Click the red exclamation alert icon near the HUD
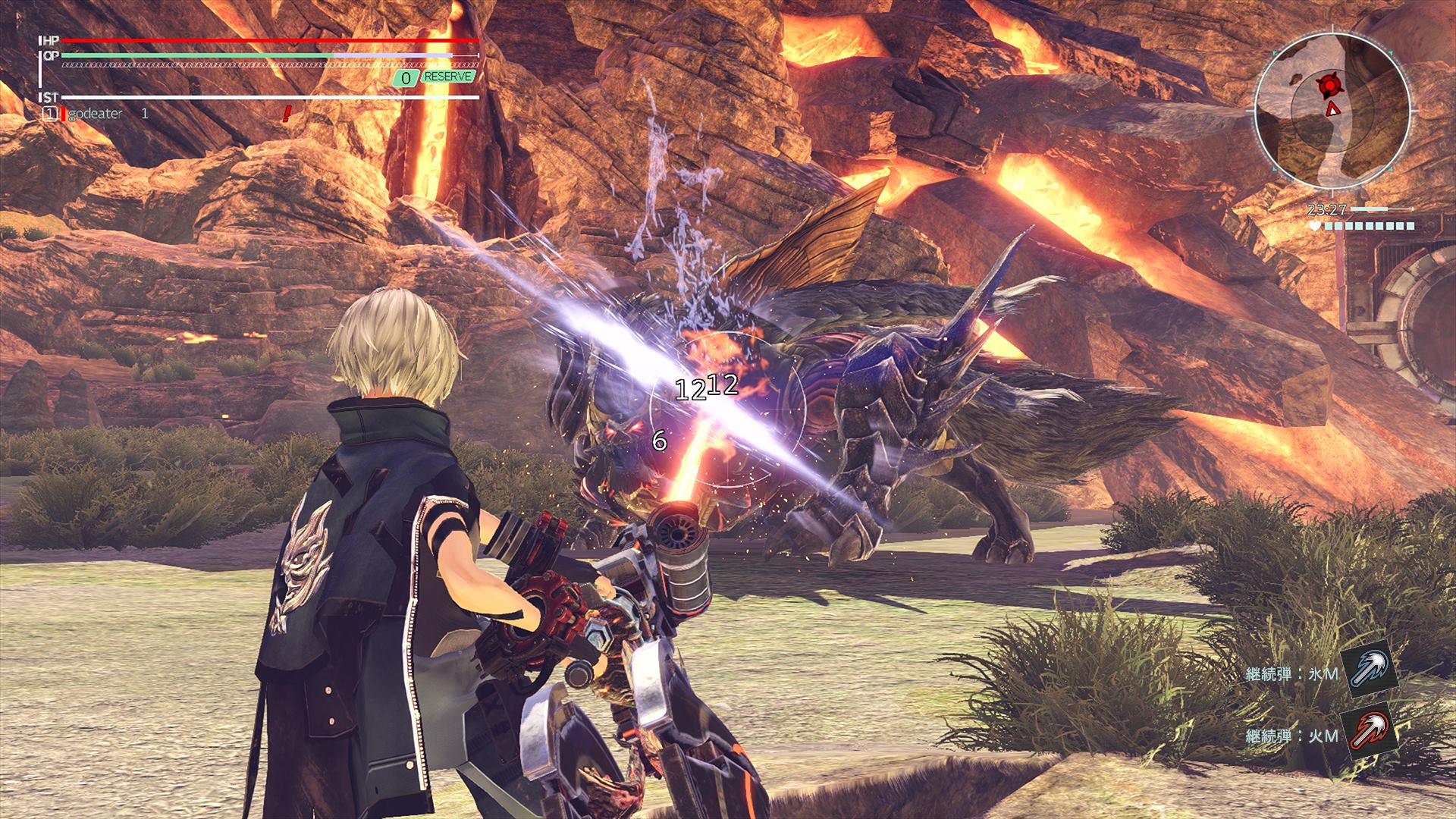Viewport: 1456px width, 819px height. click(286, 112)
